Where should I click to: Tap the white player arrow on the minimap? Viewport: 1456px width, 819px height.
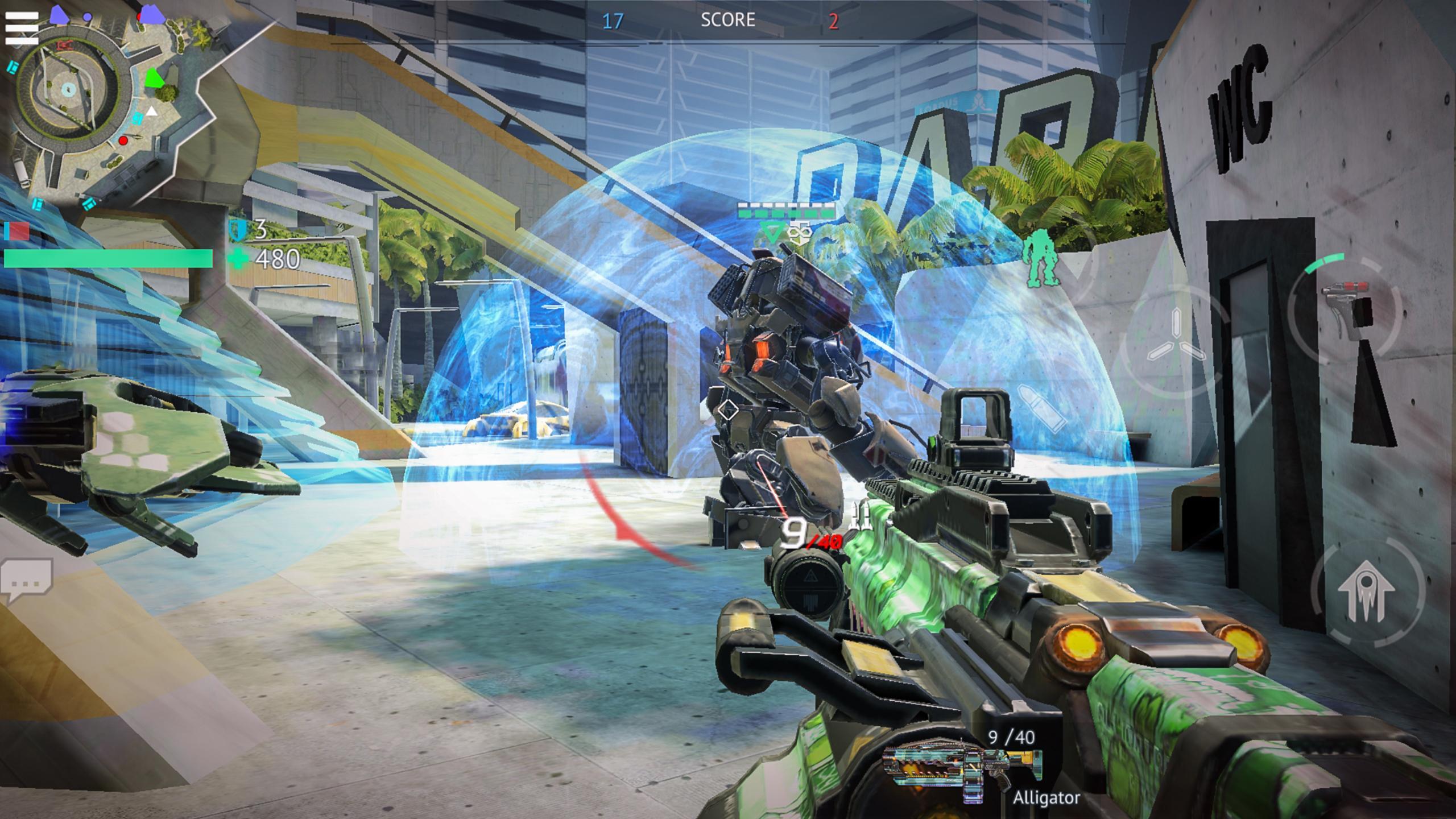pos(152,111)
